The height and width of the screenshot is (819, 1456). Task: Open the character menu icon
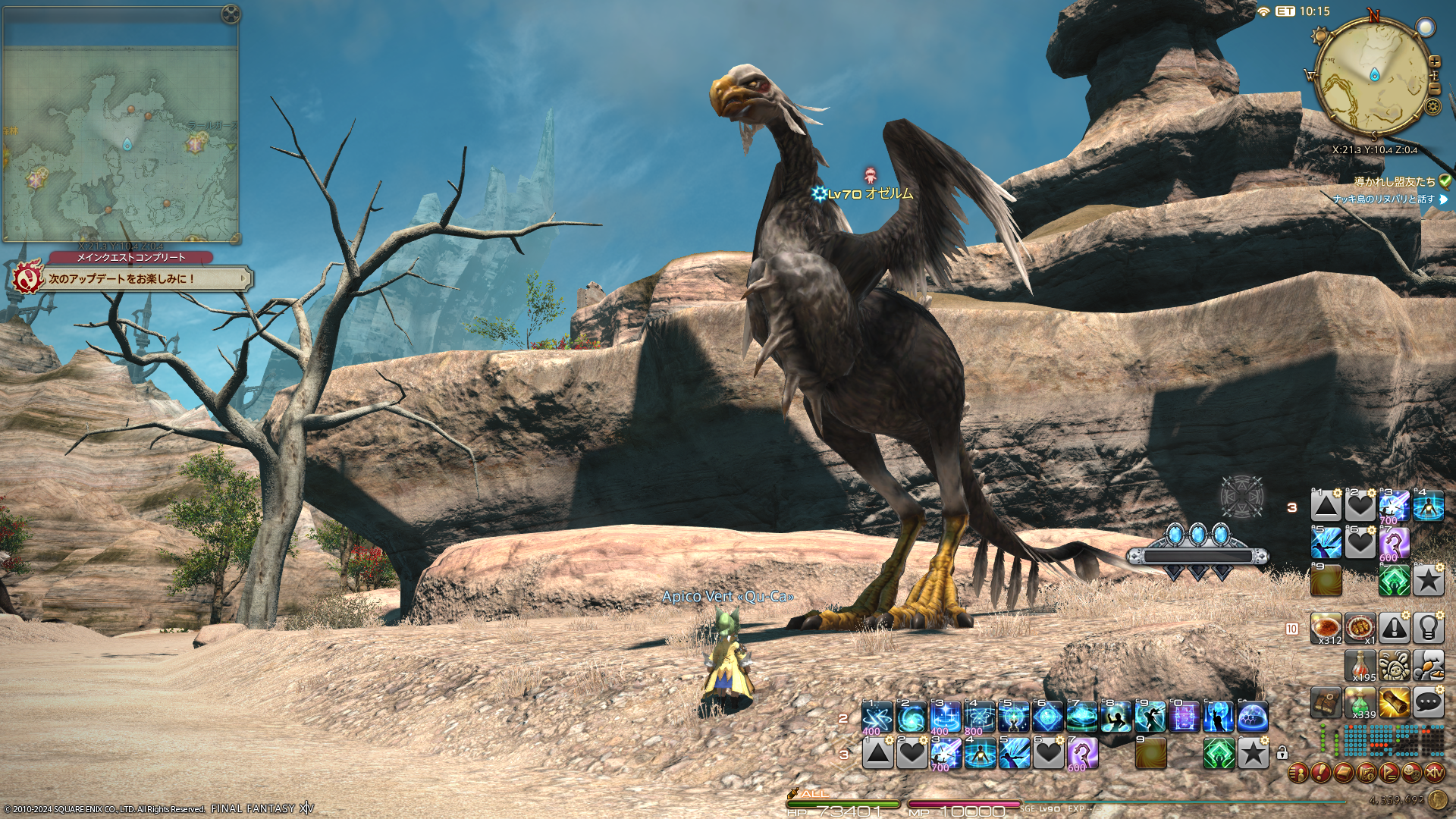click(x=1298, y=773)
